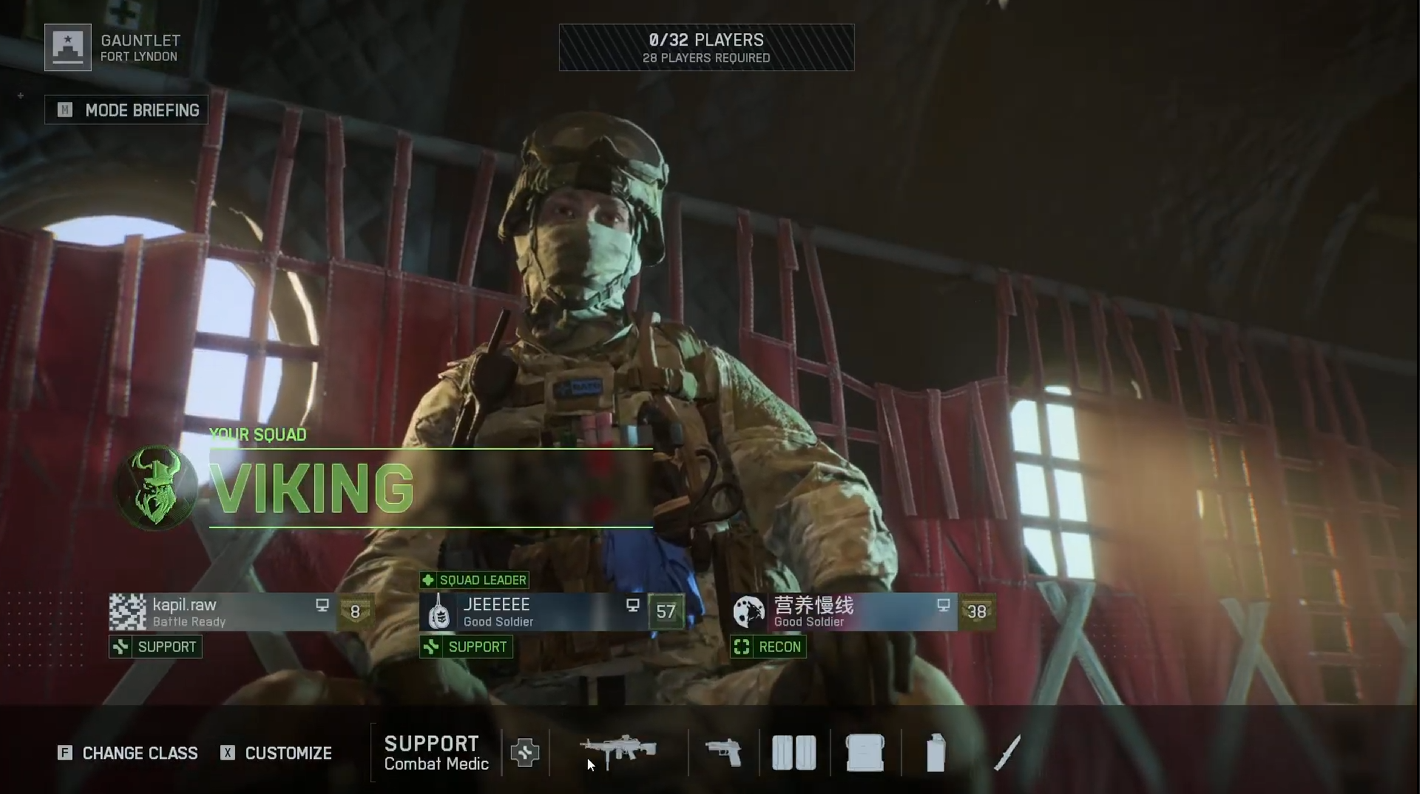
Task: Select the medical crate equipment slot
Action: coord(864,751)
